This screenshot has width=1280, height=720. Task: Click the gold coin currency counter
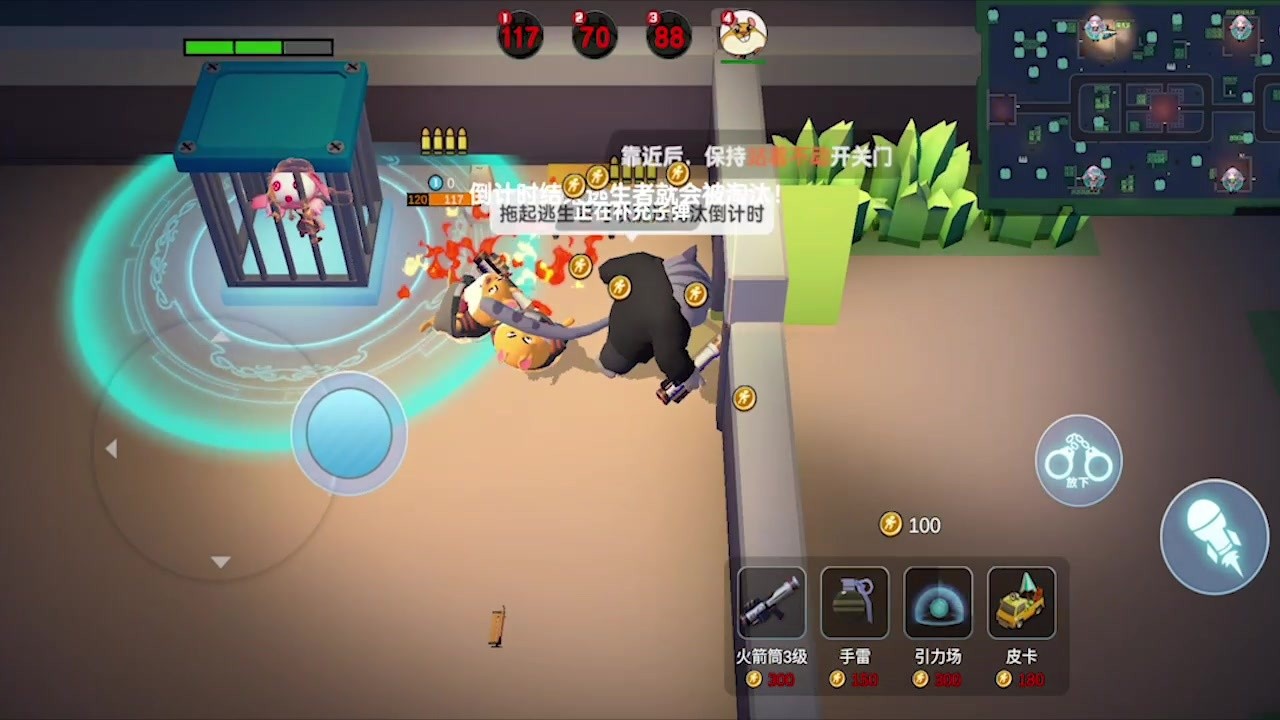[910, 525]
